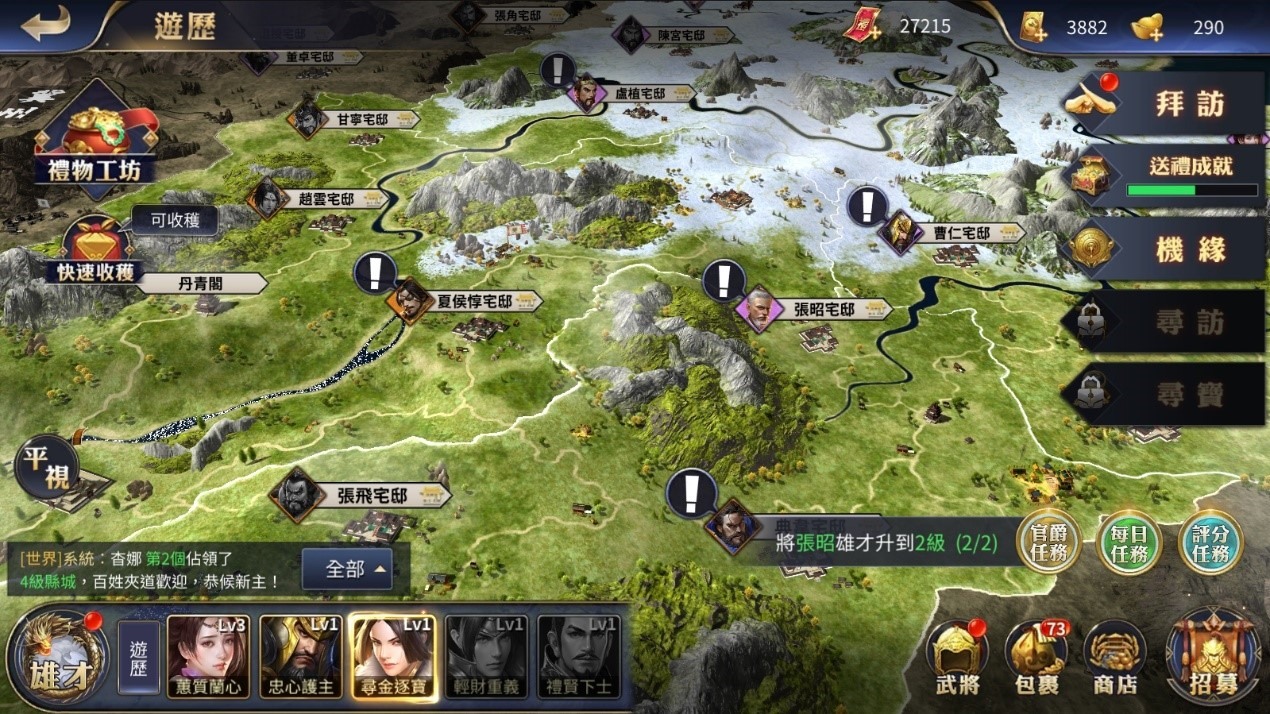Open 每日任務 daily missions
This screenshot has height=714, width=1270.
click(1129, 543)
